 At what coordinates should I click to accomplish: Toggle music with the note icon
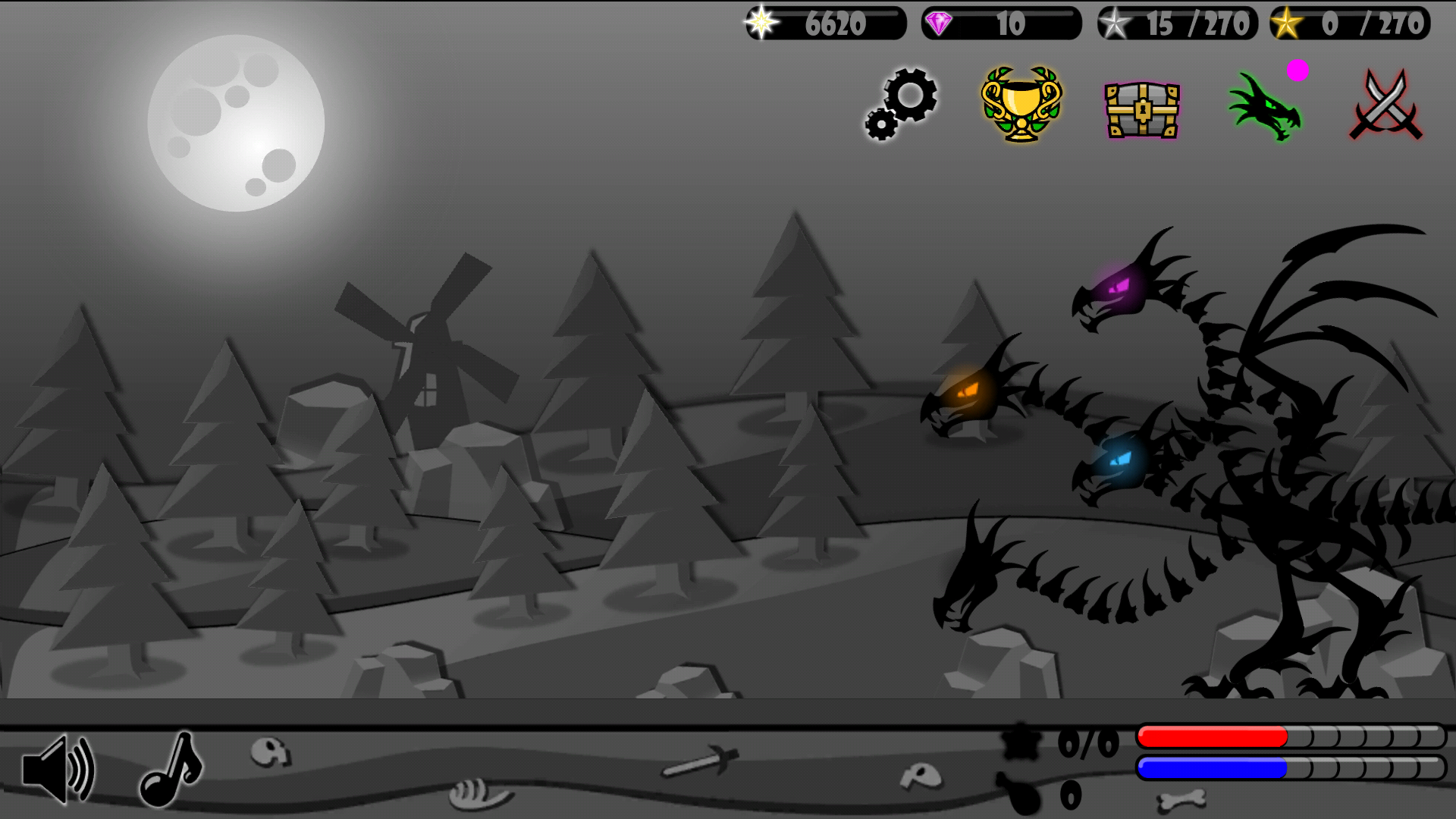point(171,769)
